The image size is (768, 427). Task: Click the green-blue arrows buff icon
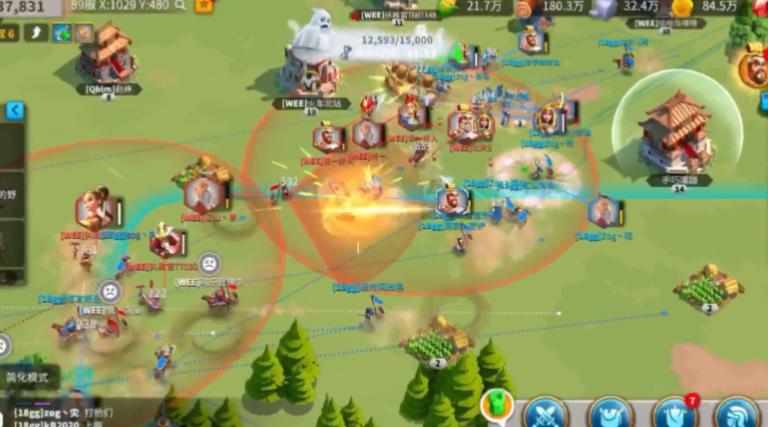pyautogui.click(x=60, y=33)
